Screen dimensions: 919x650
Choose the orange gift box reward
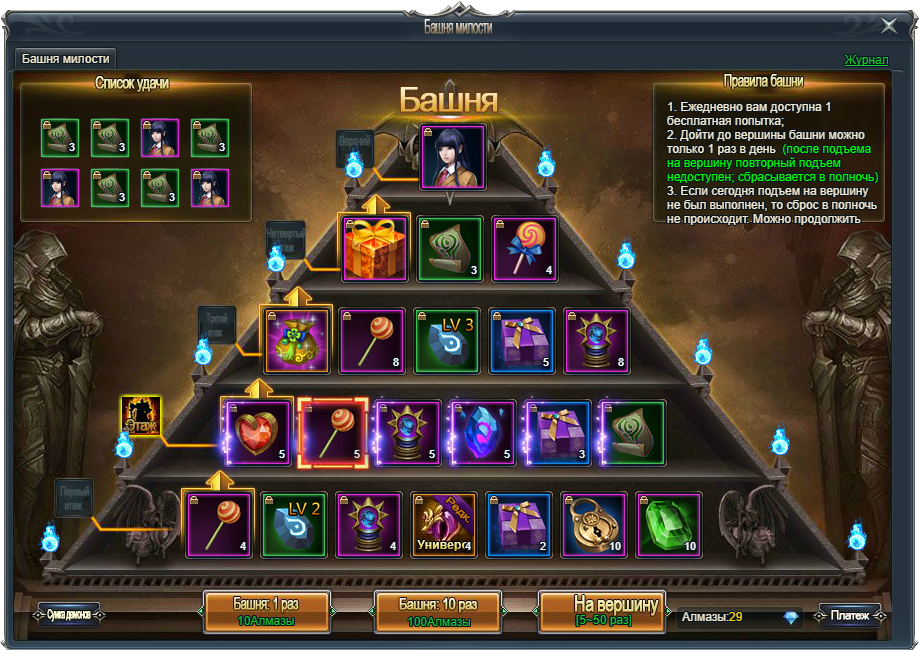pyautogui.click(x=375, y=249)
